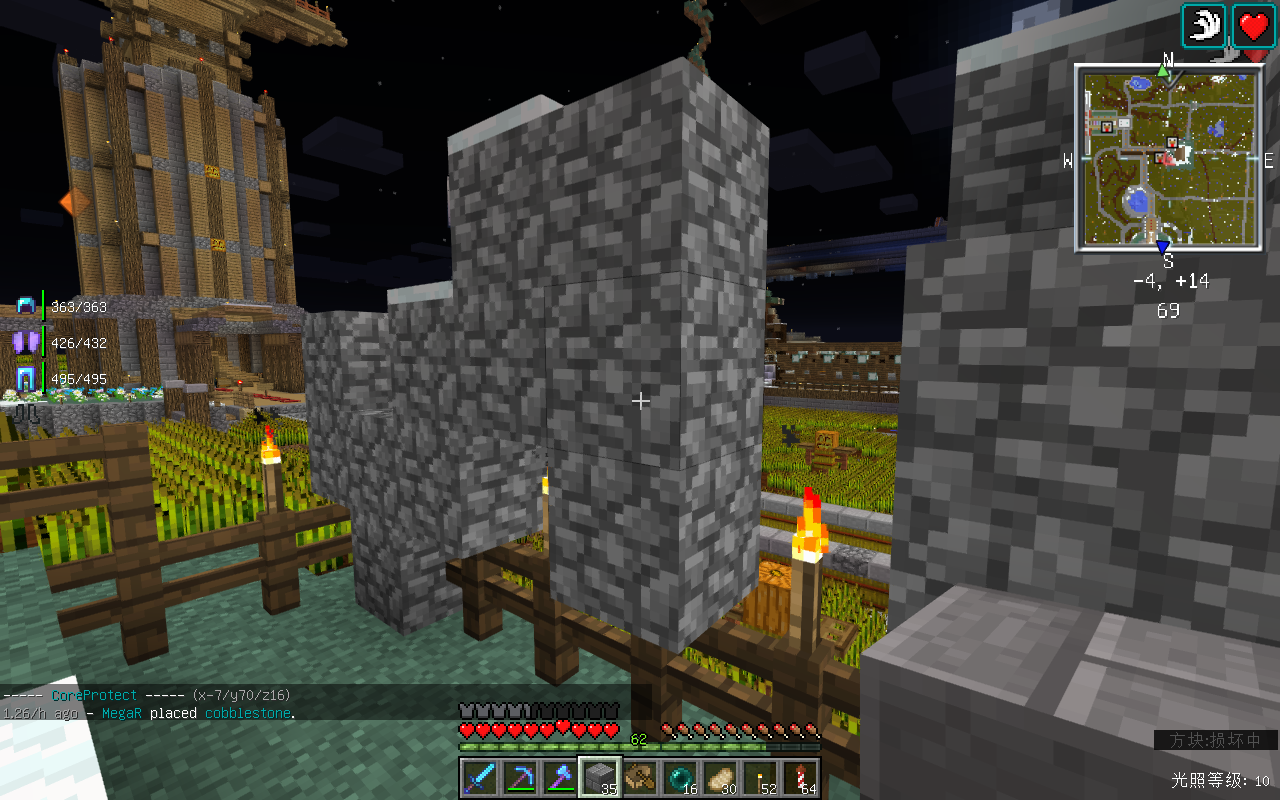Pick the wooden shovel-and-map item slot
Image resolution: width=1280 pixels, height=800 pixels.
(640, 777)
